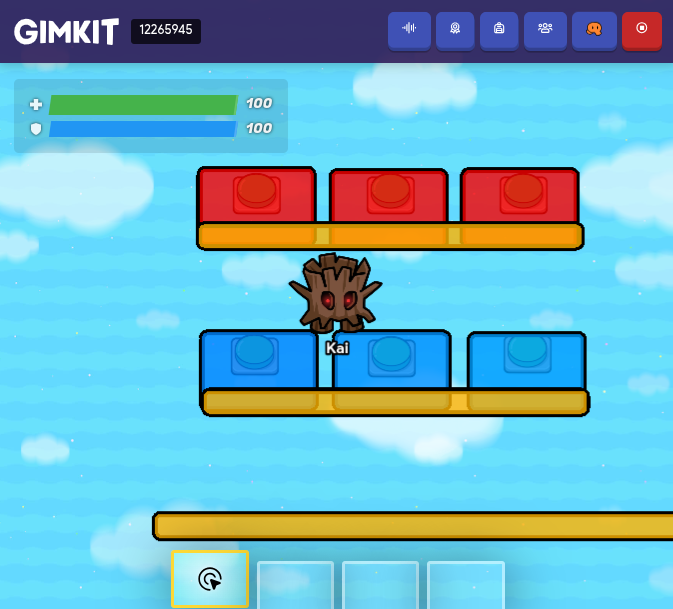Open the award ribbon leaderboard
673x609 pixels.
tap(455, 29)
